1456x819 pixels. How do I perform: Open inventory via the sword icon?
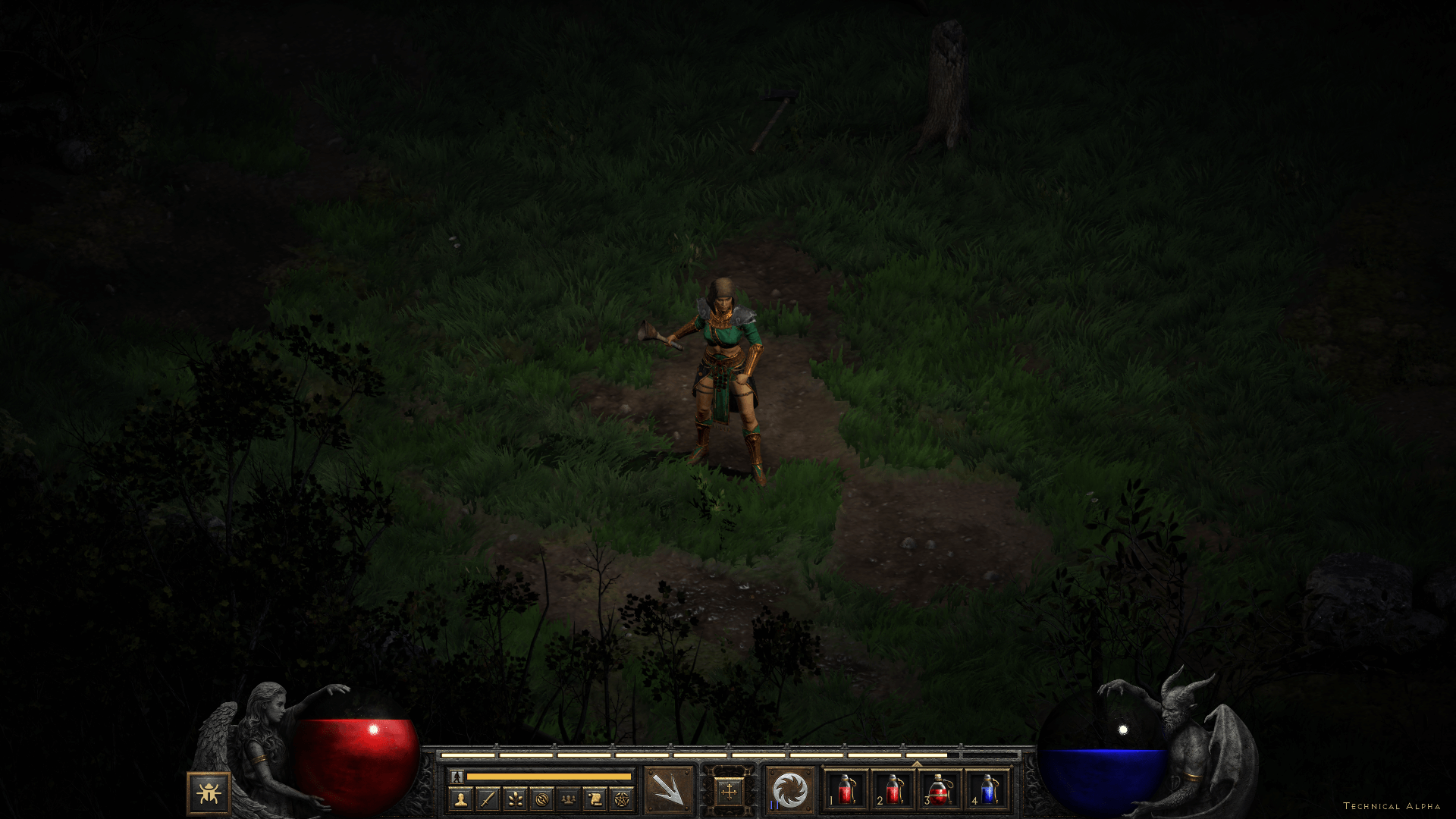pos(488,799)
